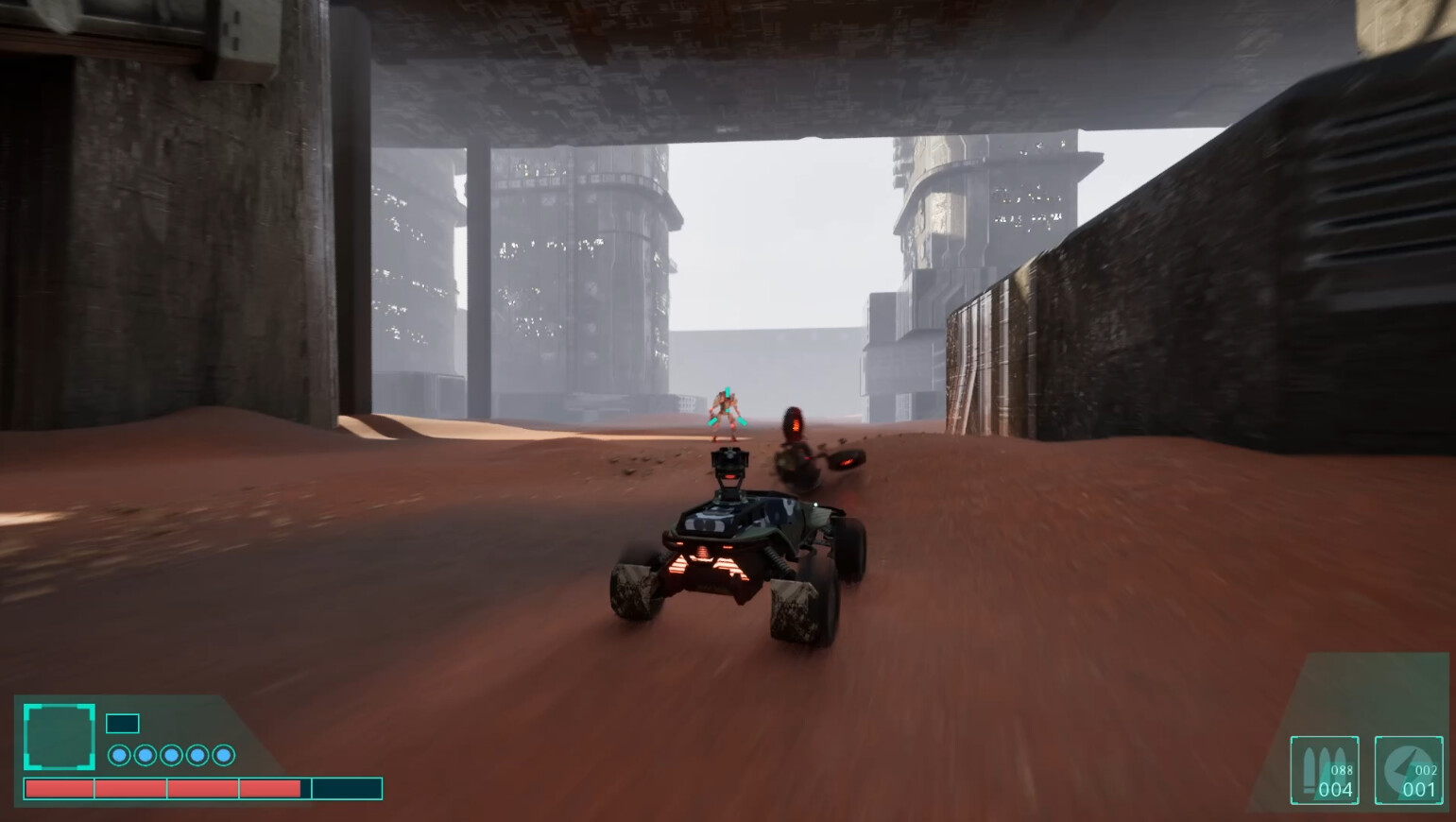
Task: Toggle the second blue ability indicator
Action: click(144, 756)
